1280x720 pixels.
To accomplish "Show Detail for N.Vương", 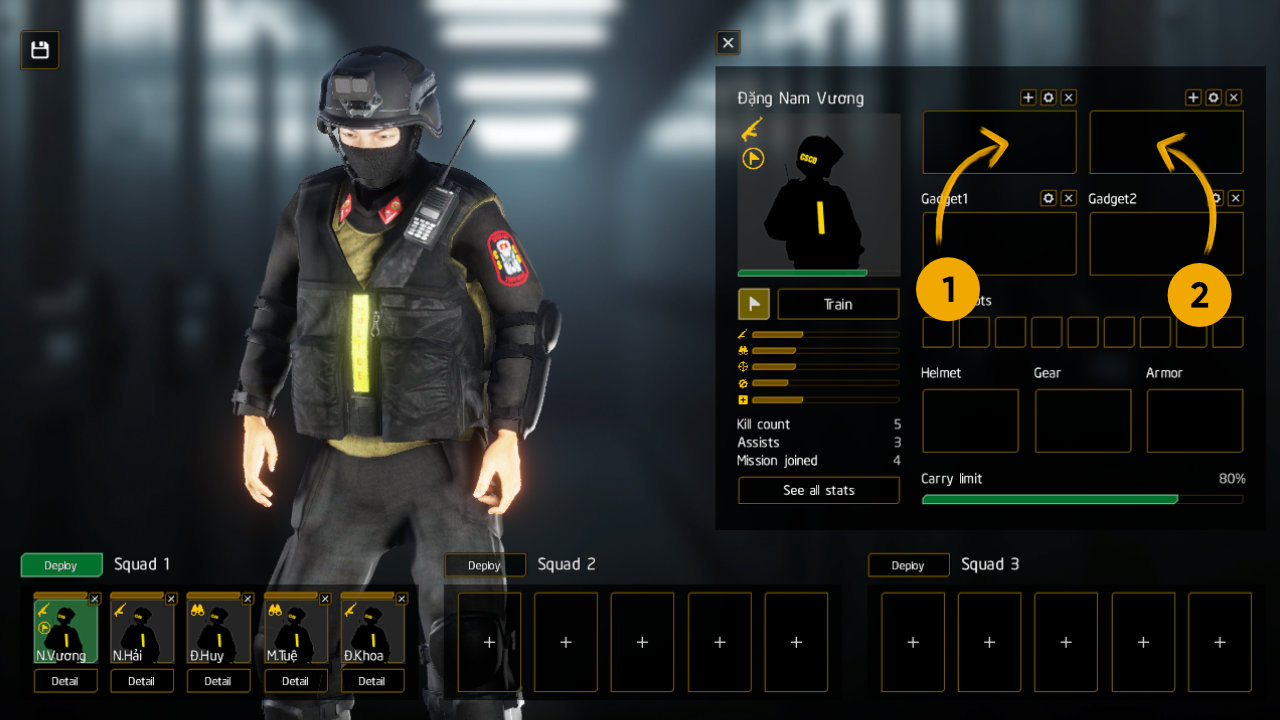I will coord(65,681).
